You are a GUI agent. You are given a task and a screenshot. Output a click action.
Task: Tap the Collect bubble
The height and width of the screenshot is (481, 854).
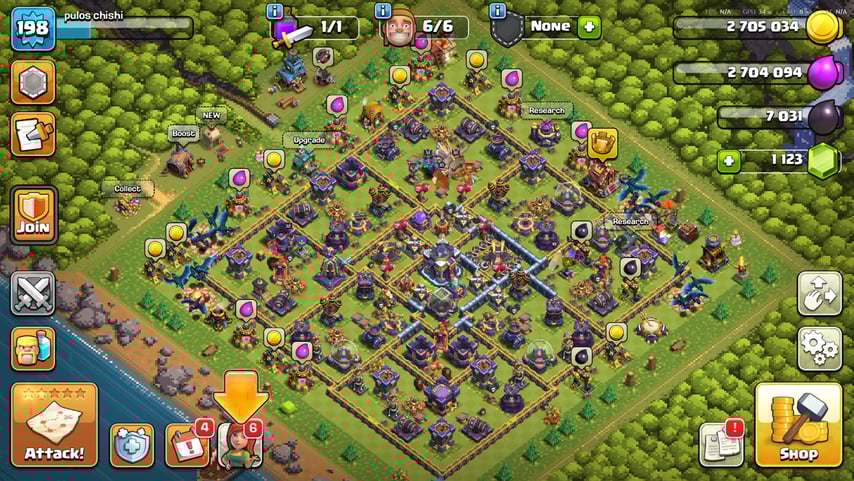click(x=127, y=188)
